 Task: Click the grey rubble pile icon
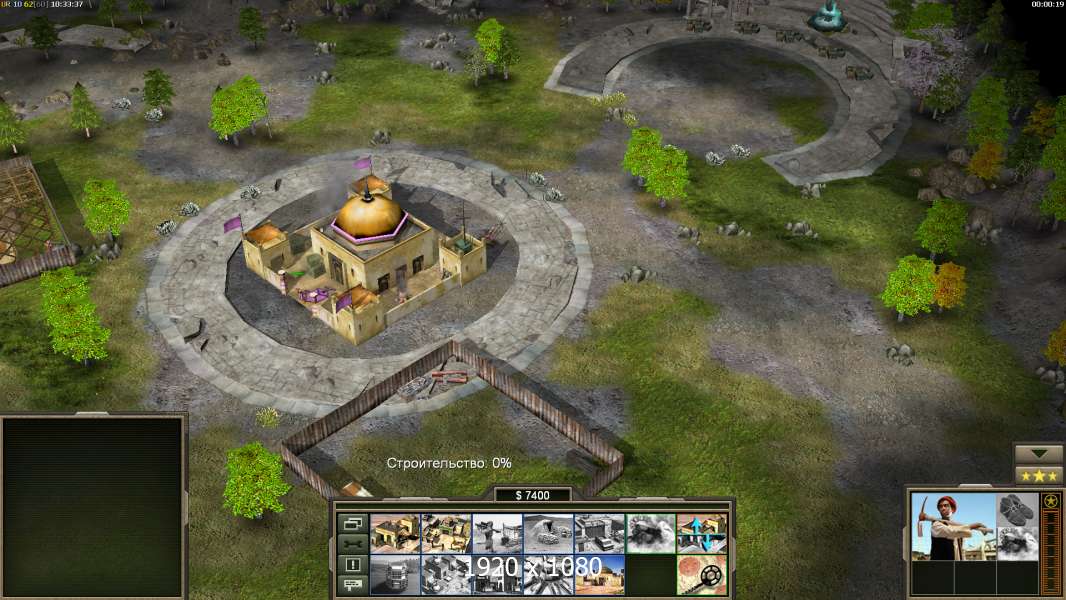[x=650, y=533]
